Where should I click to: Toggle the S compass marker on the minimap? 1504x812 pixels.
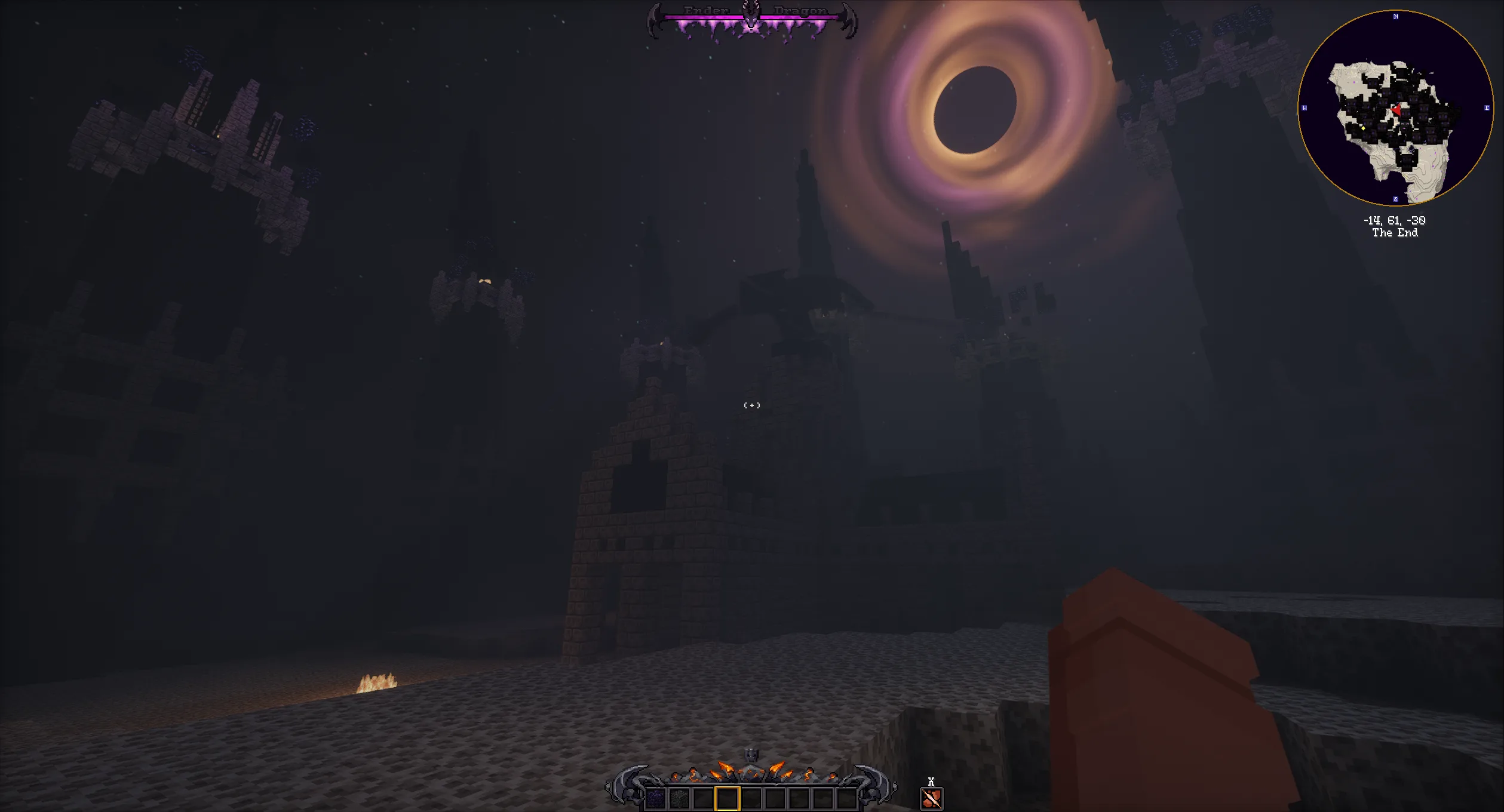1395,199
